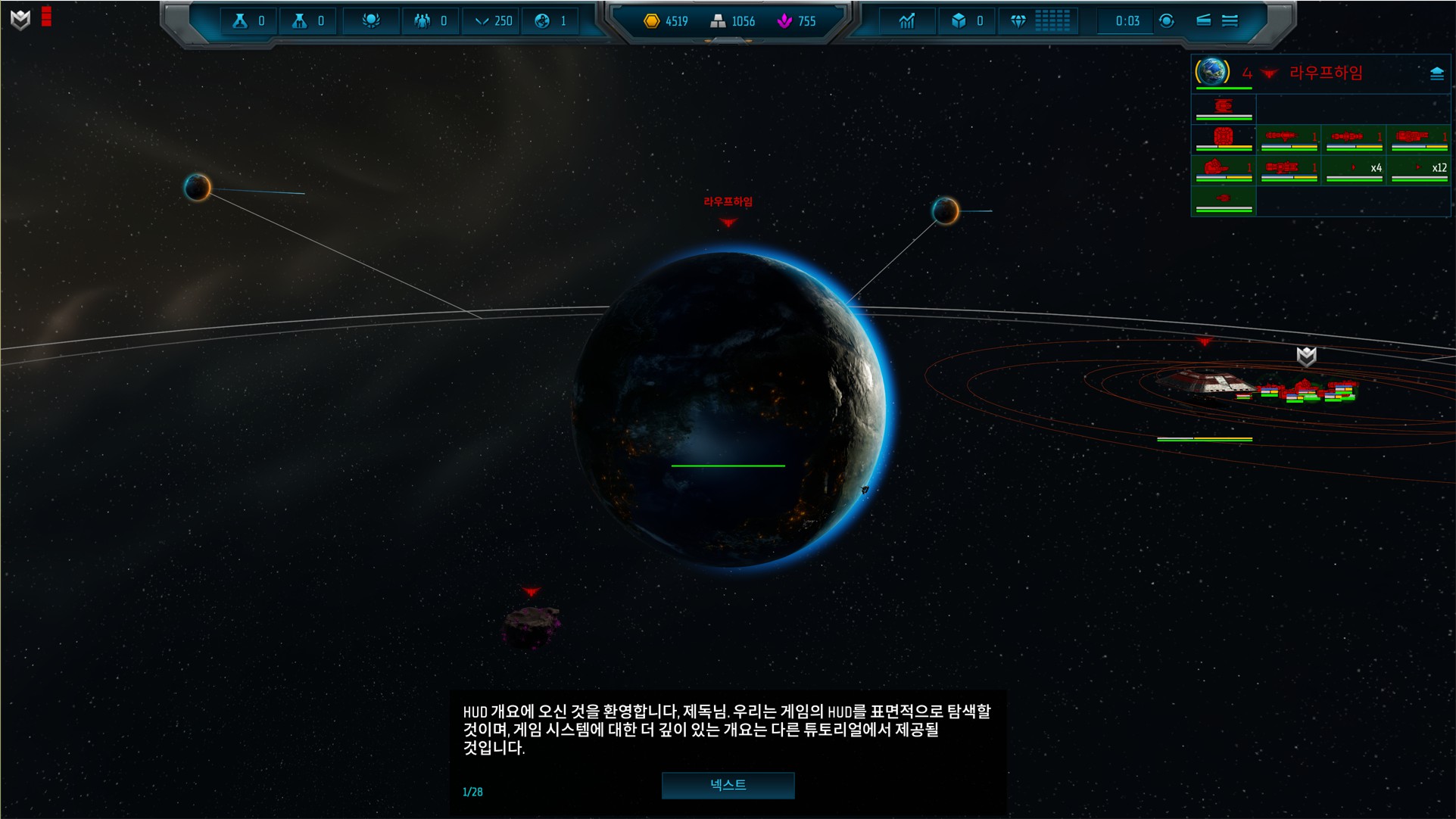Toggle the circular target icon beside the timer

pos(1167,21)
